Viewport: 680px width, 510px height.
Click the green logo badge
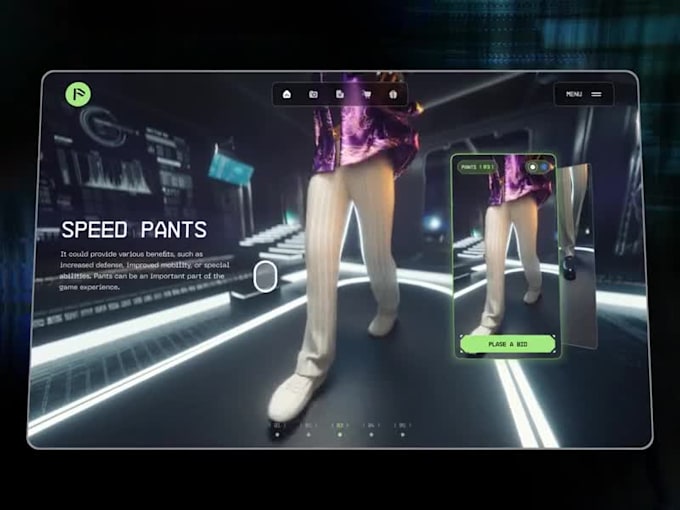click(78, 94)
